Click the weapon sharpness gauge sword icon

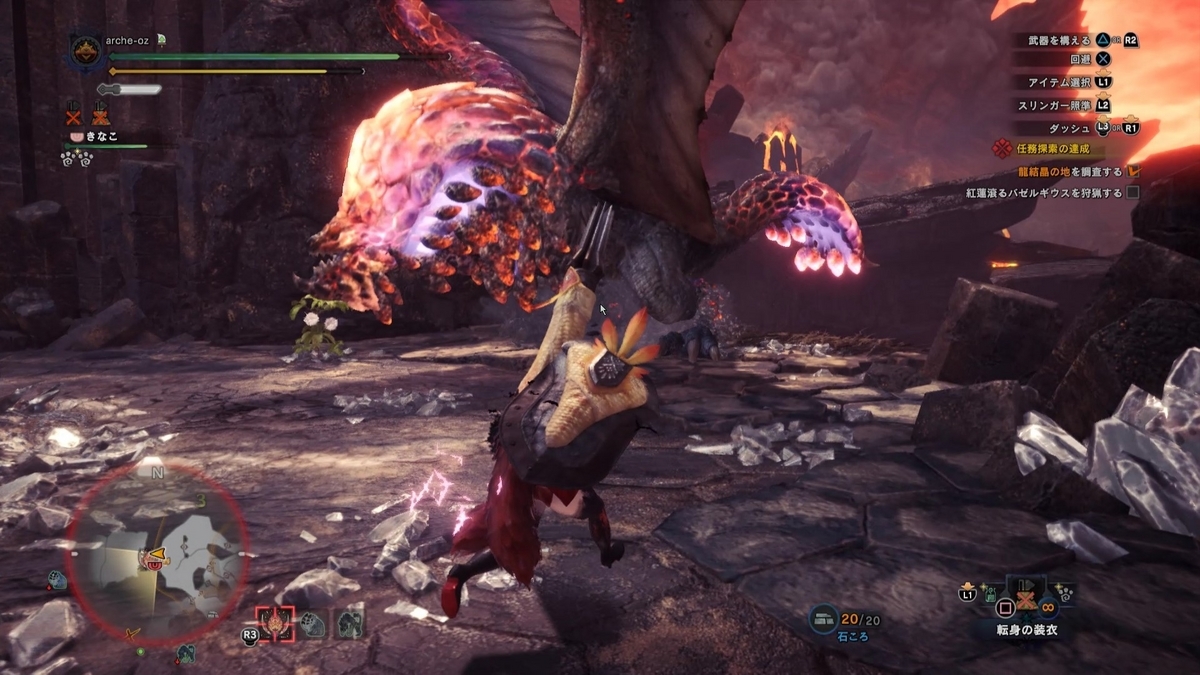pyautogui.click(x=129, y=90)
